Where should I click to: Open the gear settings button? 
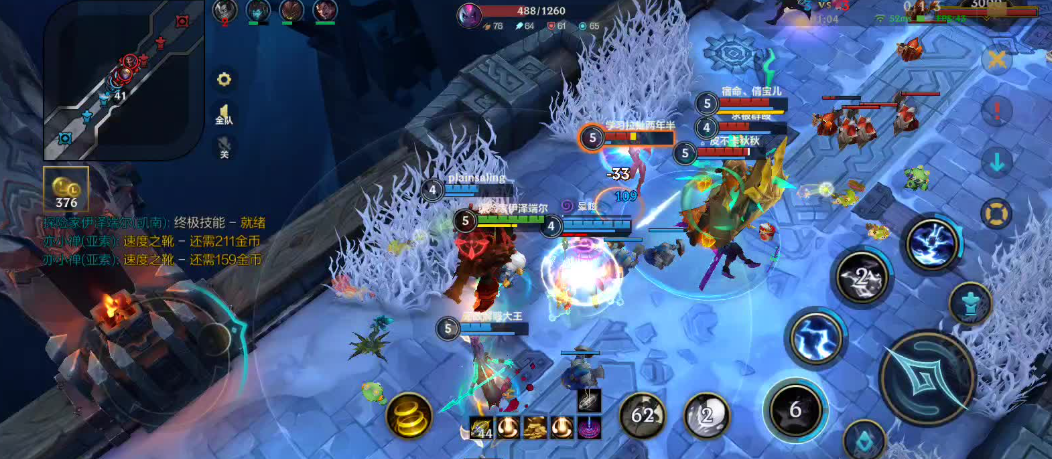224,79
